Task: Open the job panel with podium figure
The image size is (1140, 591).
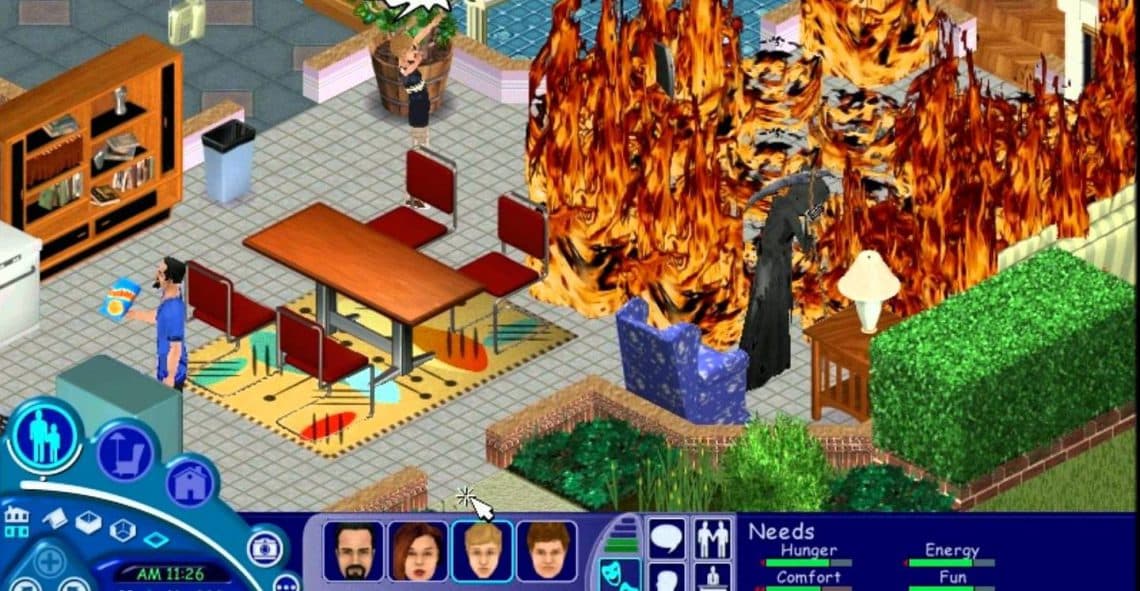Action: [713, 579]
